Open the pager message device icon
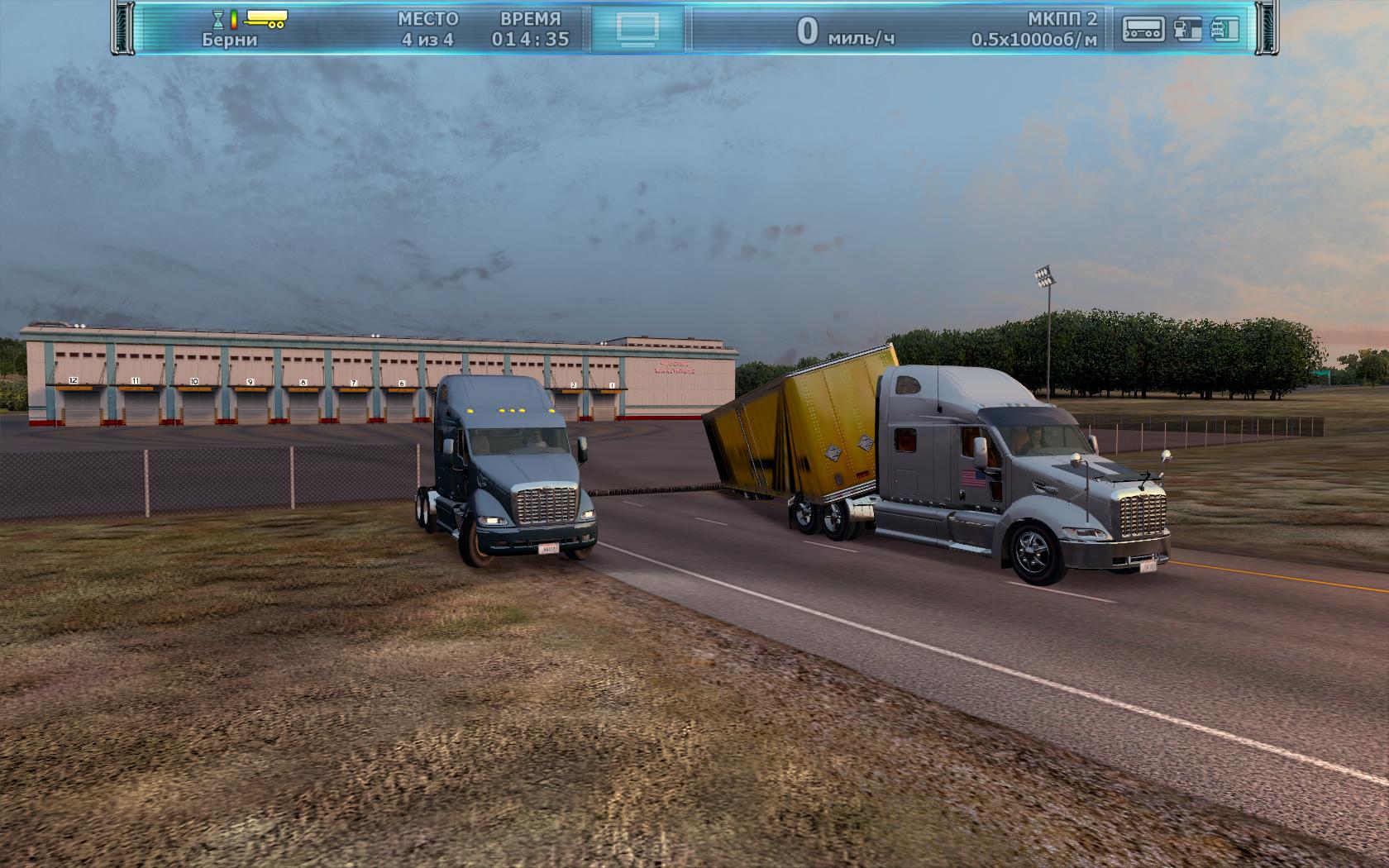 (x=1143, y=29)
